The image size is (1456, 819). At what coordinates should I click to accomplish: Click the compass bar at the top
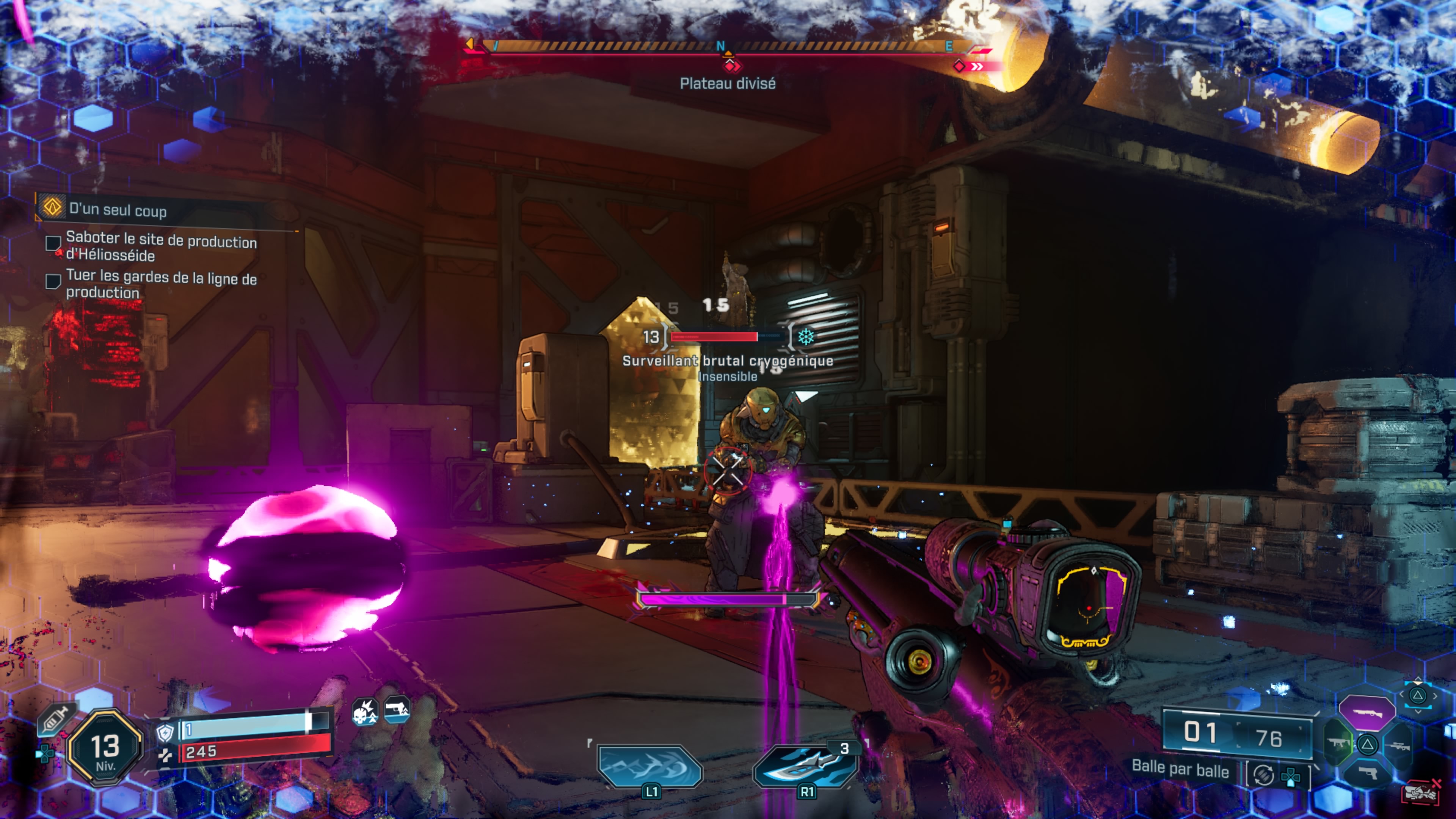(x=721, y=47)
